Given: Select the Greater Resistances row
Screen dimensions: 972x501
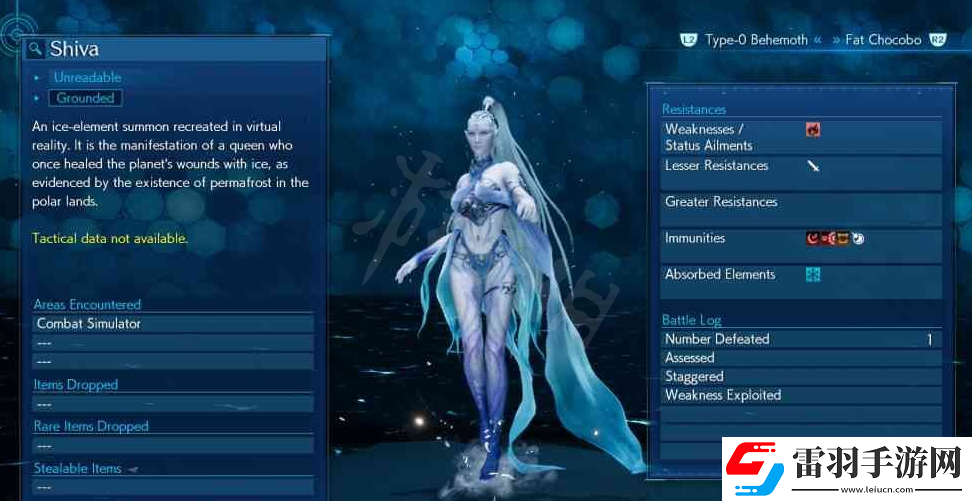Looking at the screenshot, I should pos(800,202).
